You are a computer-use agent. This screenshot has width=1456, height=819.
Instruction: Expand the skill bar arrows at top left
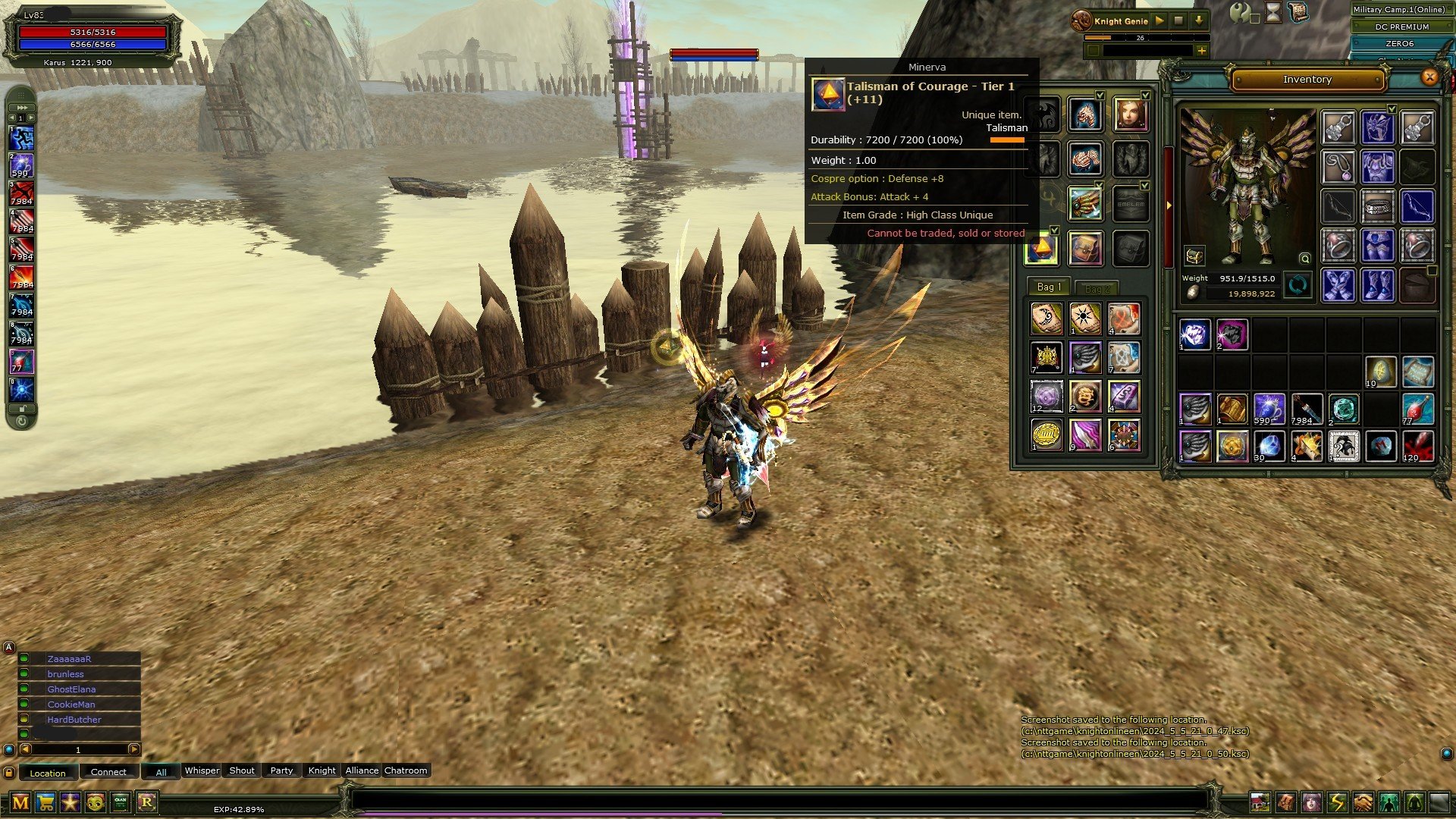pyautogui.click(x=20, y=107)
